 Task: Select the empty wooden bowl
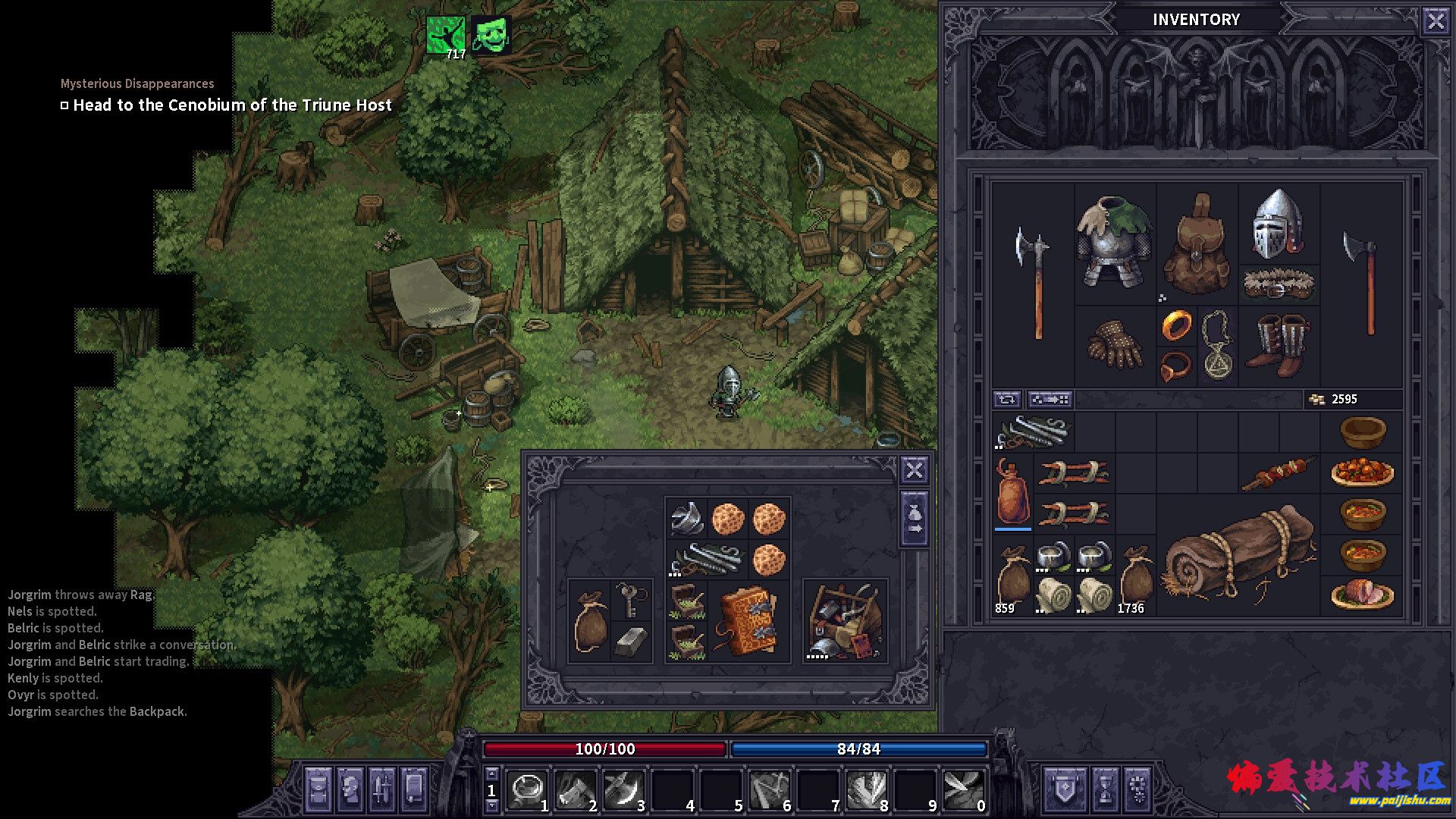pyautogui.click(x=1362, y=432)
